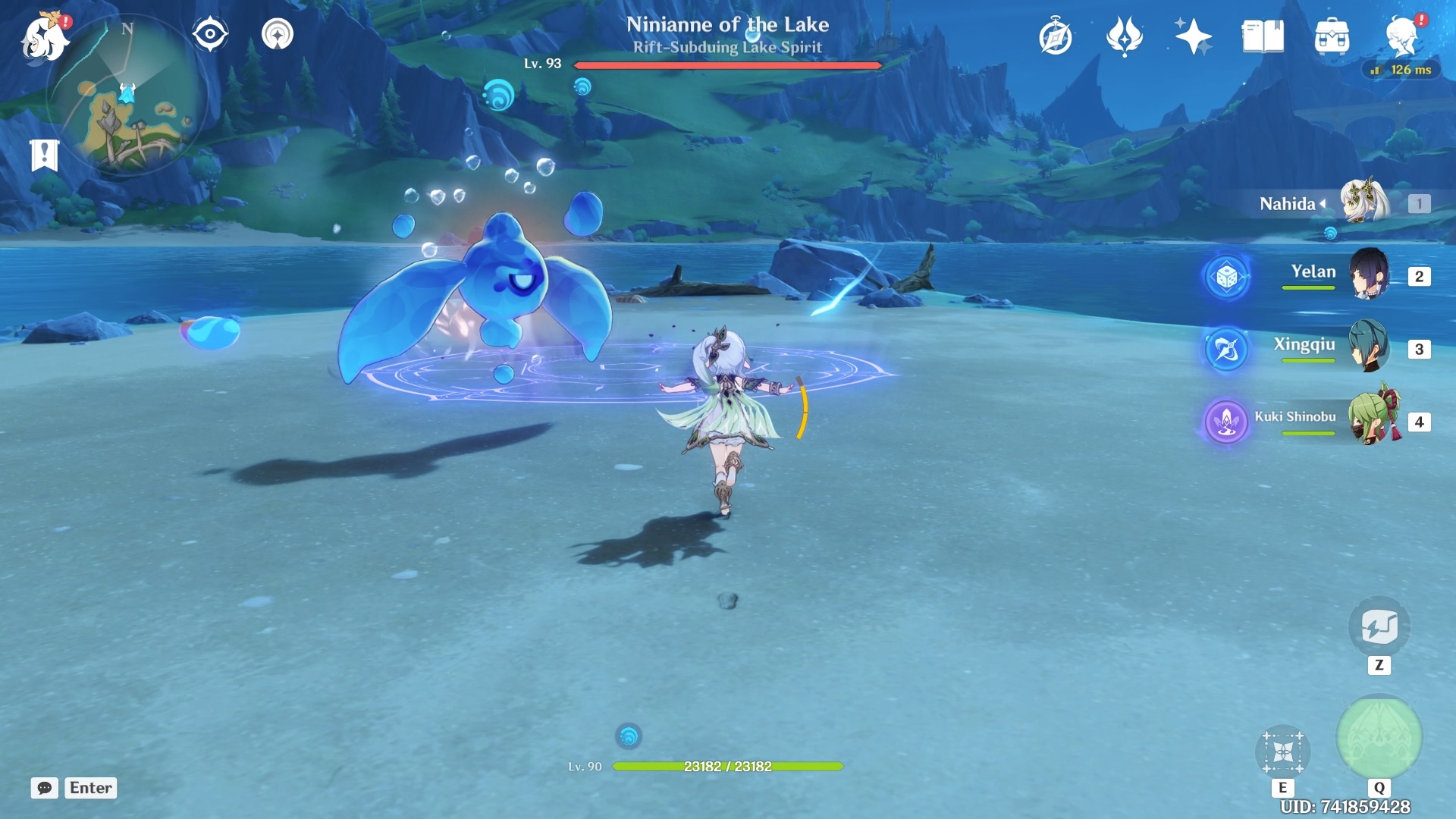1456x819 pixels.
Task: Open the character profile icon
Action: tap(1401, 36)
